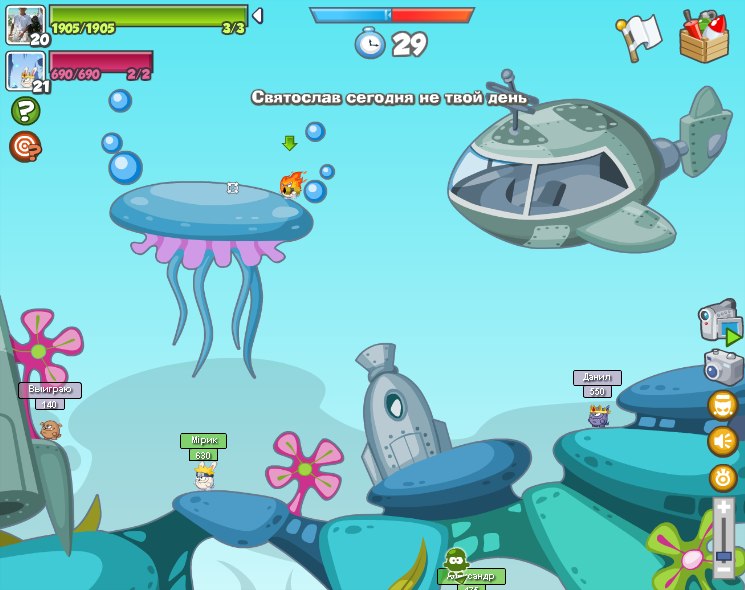Zoom out with the minus button

[x=724, y=570]
